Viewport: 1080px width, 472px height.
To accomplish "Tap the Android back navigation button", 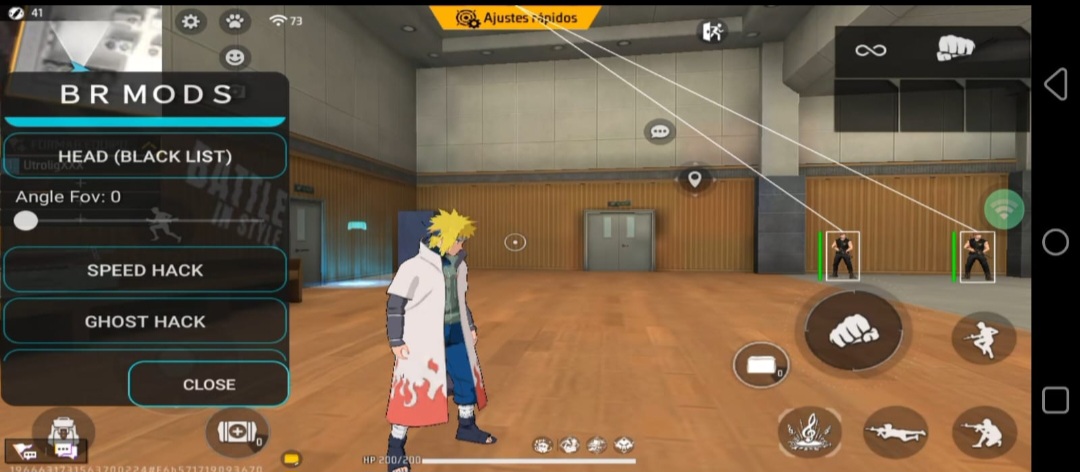I will [x=1055, y=85].
